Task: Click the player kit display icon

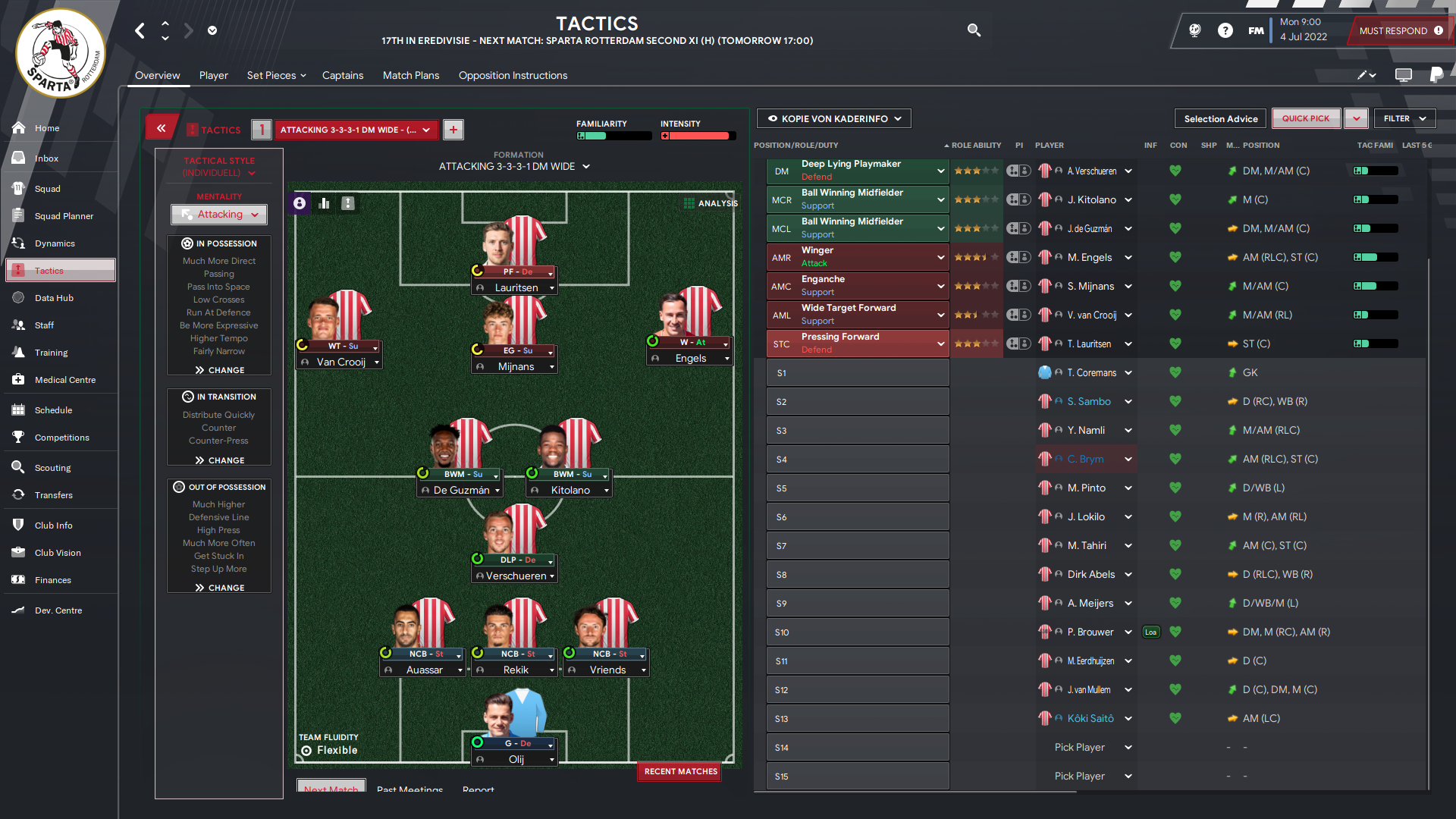Action: pos(299,203)
